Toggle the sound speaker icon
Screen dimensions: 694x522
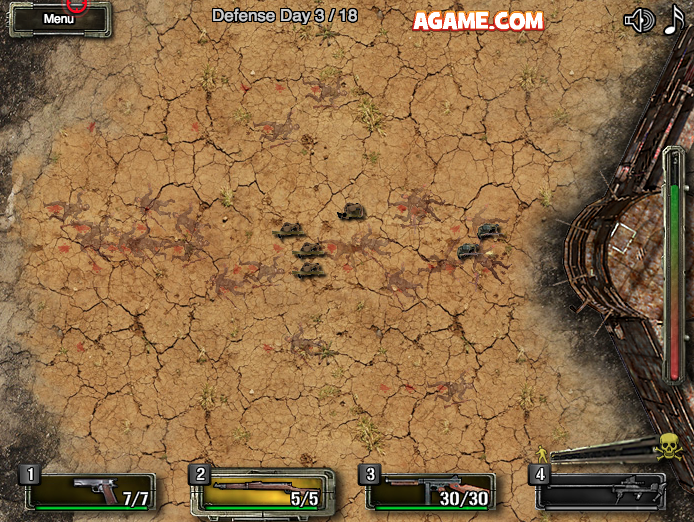tap(638, 20)
